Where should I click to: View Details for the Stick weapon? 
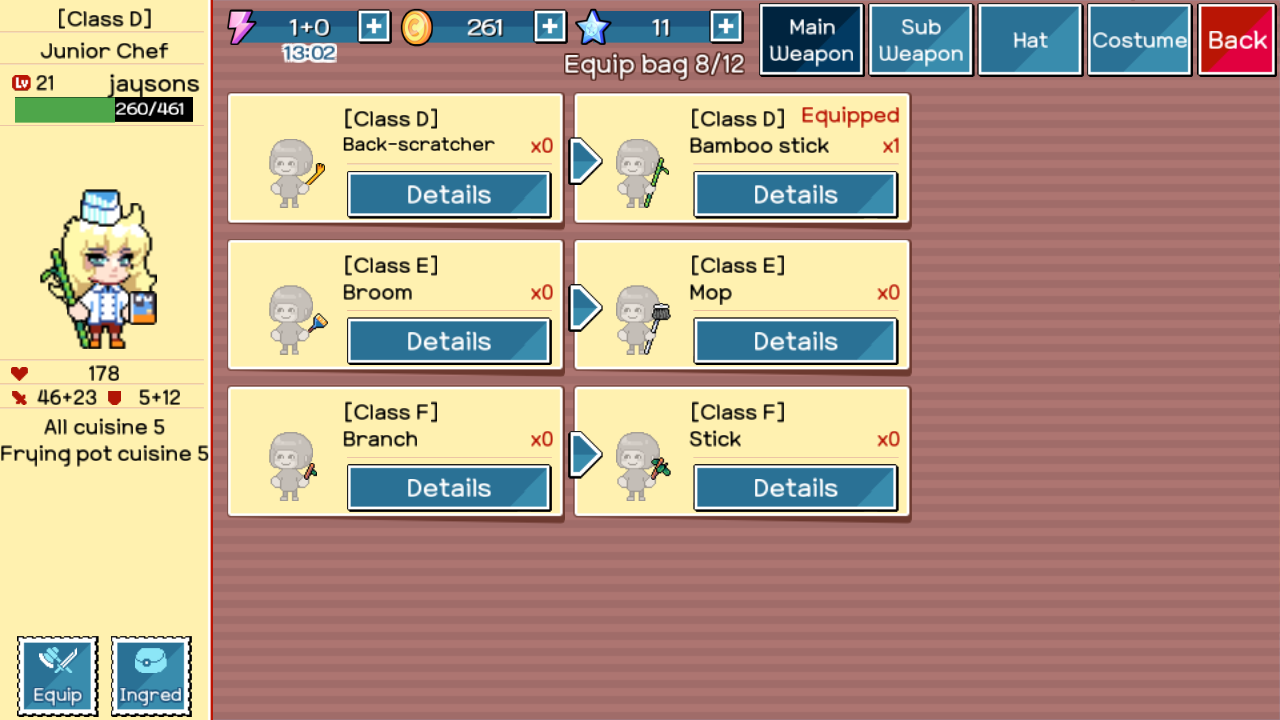[x=795, y=488]
